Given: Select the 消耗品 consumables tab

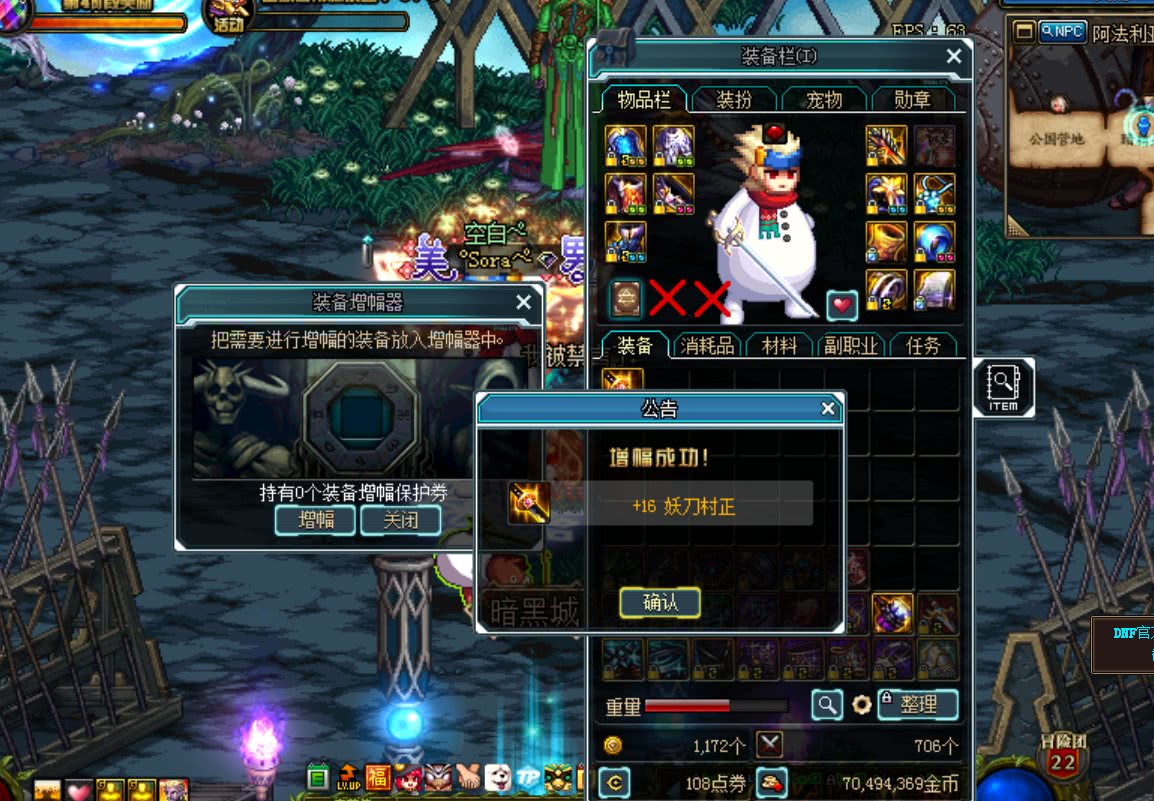Looking at the screenshot, I should click(x=707, y=346).
